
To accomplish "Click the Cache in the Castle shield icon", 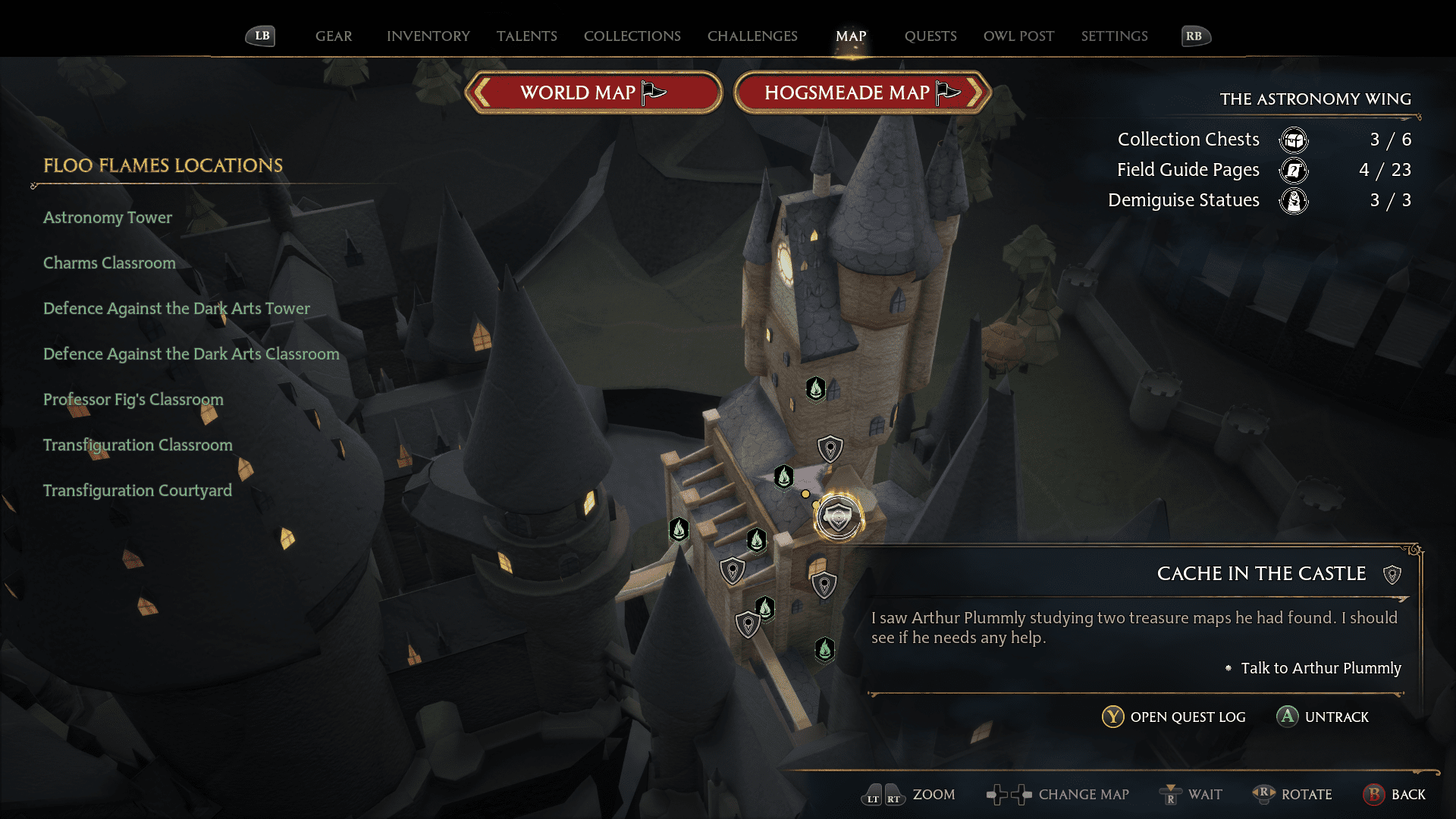I will coord(1392,574).
